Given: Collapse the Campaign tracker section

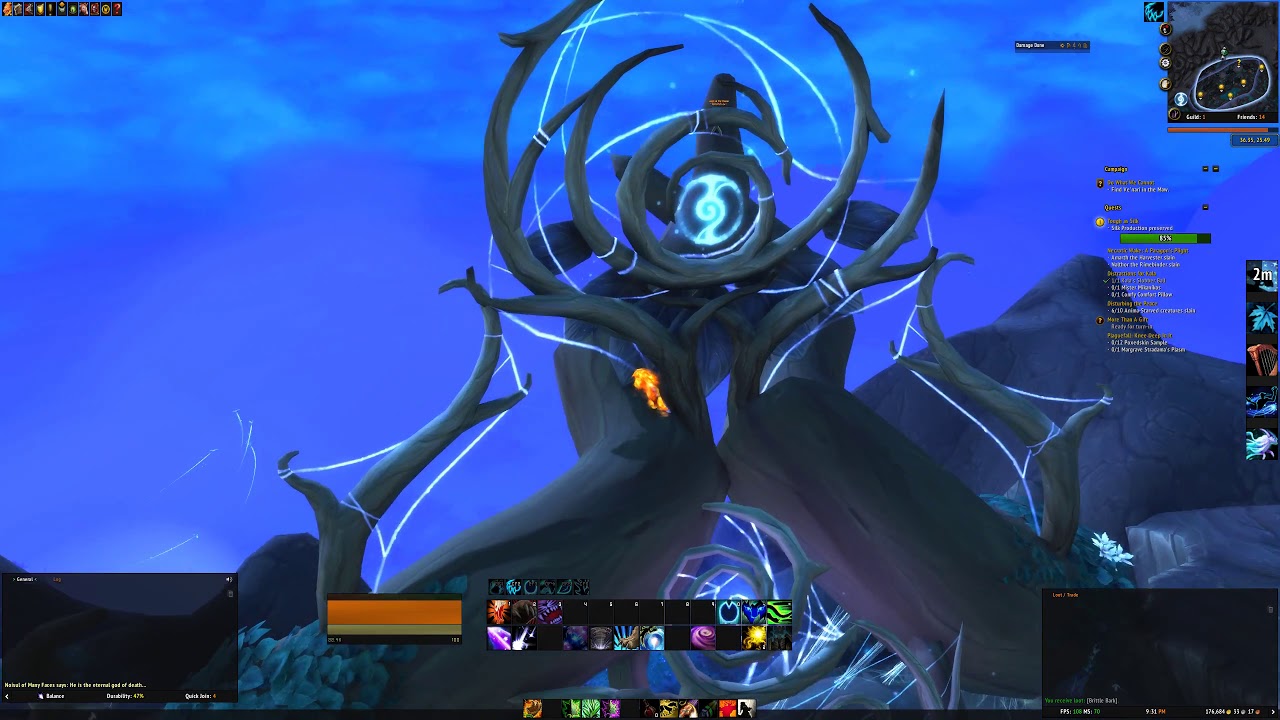Looking at the screenshot, I should [1206, 170].
